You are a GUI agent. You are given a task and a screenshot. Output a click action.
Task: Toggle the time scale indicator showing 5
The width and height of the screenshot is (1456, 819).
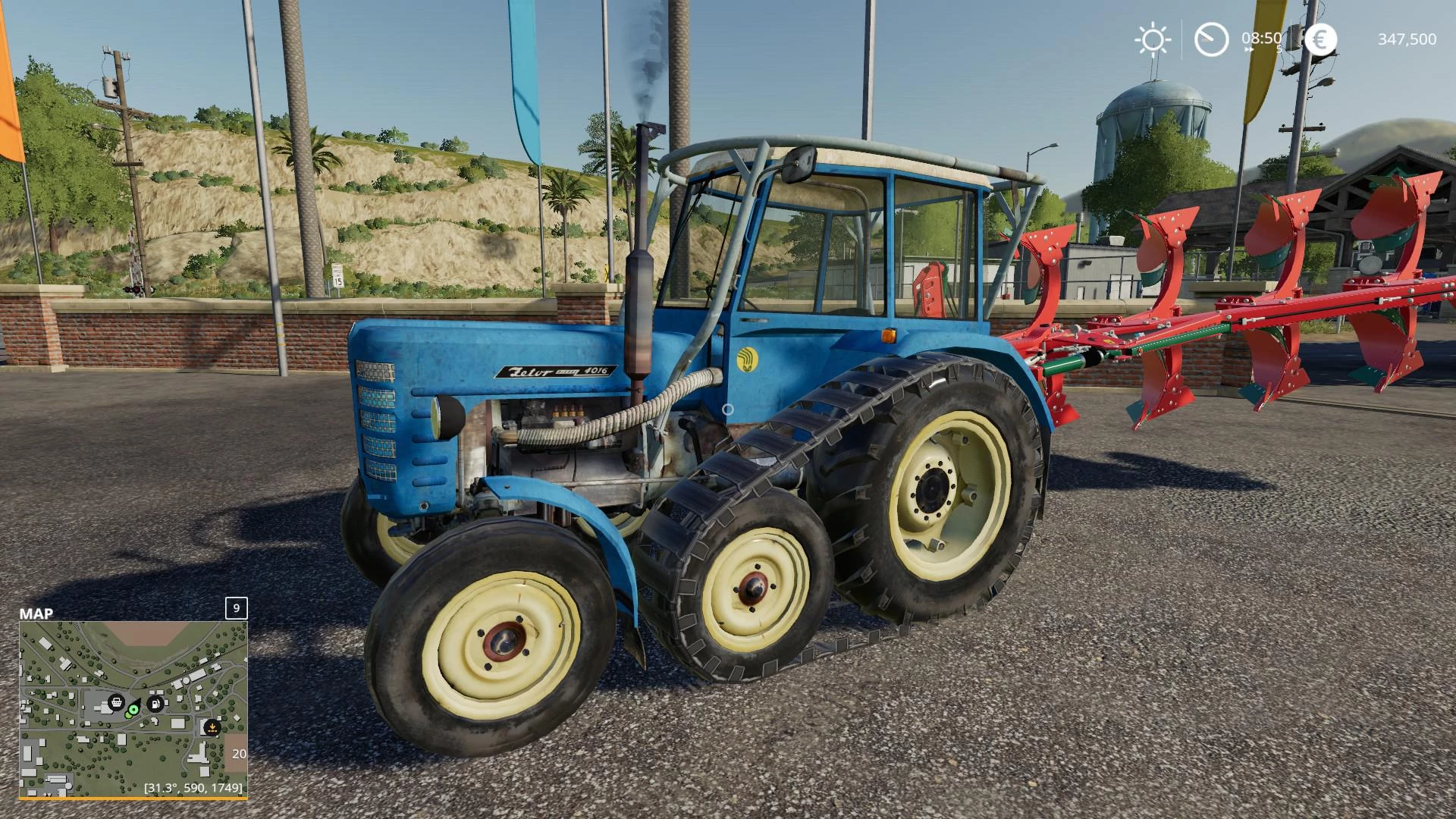click(1279, 49)
